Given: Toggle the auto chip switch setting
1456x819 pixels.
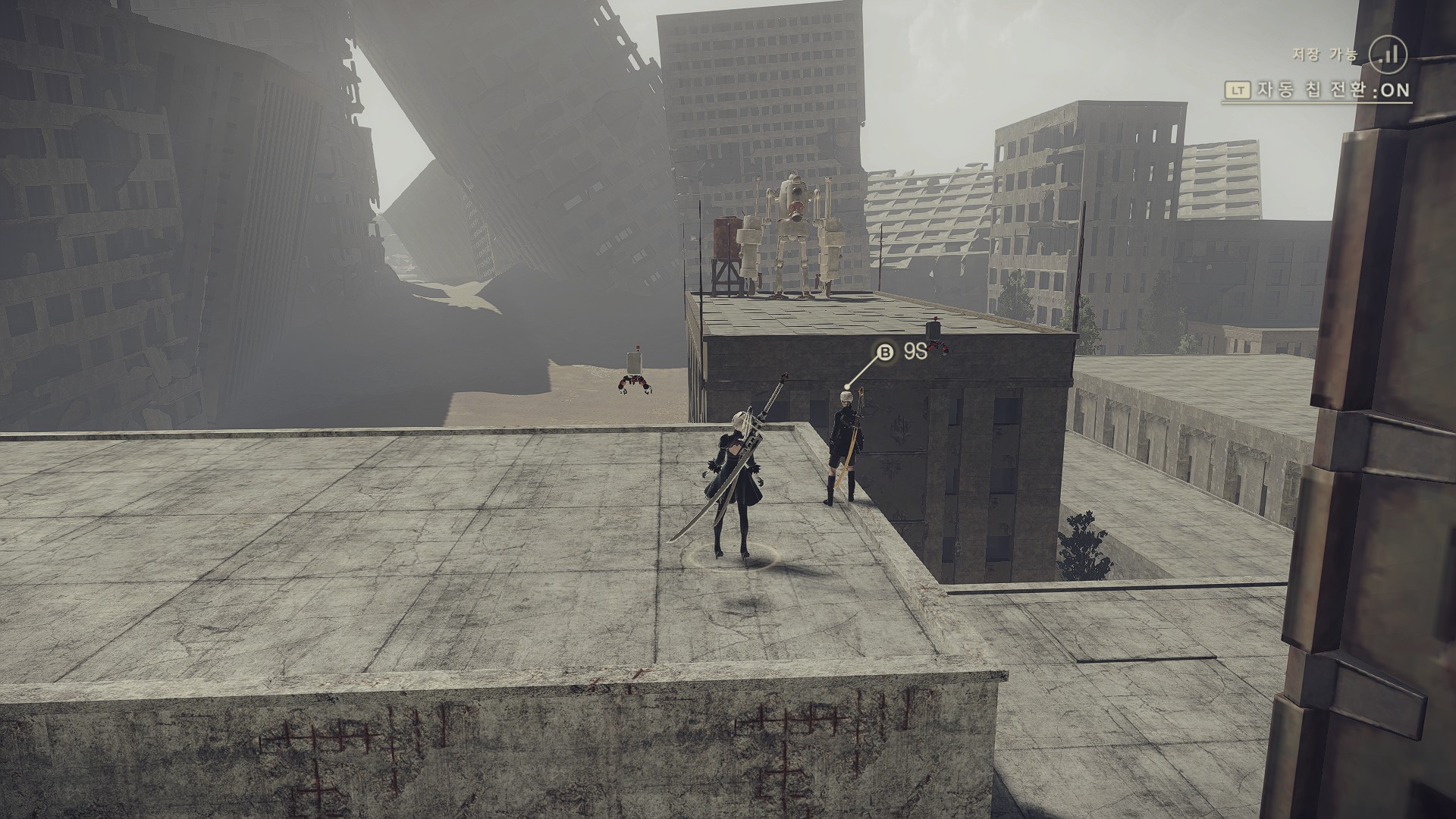Looking at the screenshot, I should pyautogui.click(x=1316, y=90).
